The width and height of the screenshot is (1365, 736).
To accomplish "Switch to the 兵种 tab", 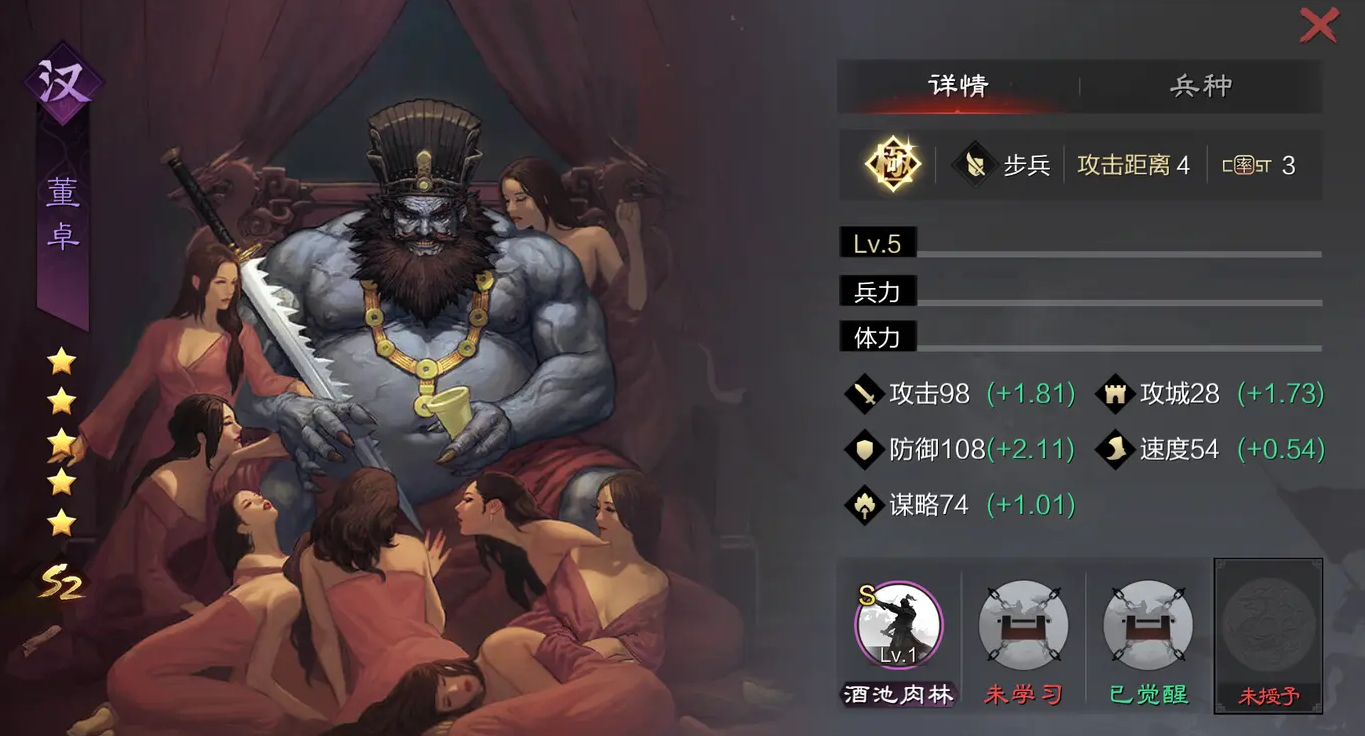I will (x=1199, y=87).
